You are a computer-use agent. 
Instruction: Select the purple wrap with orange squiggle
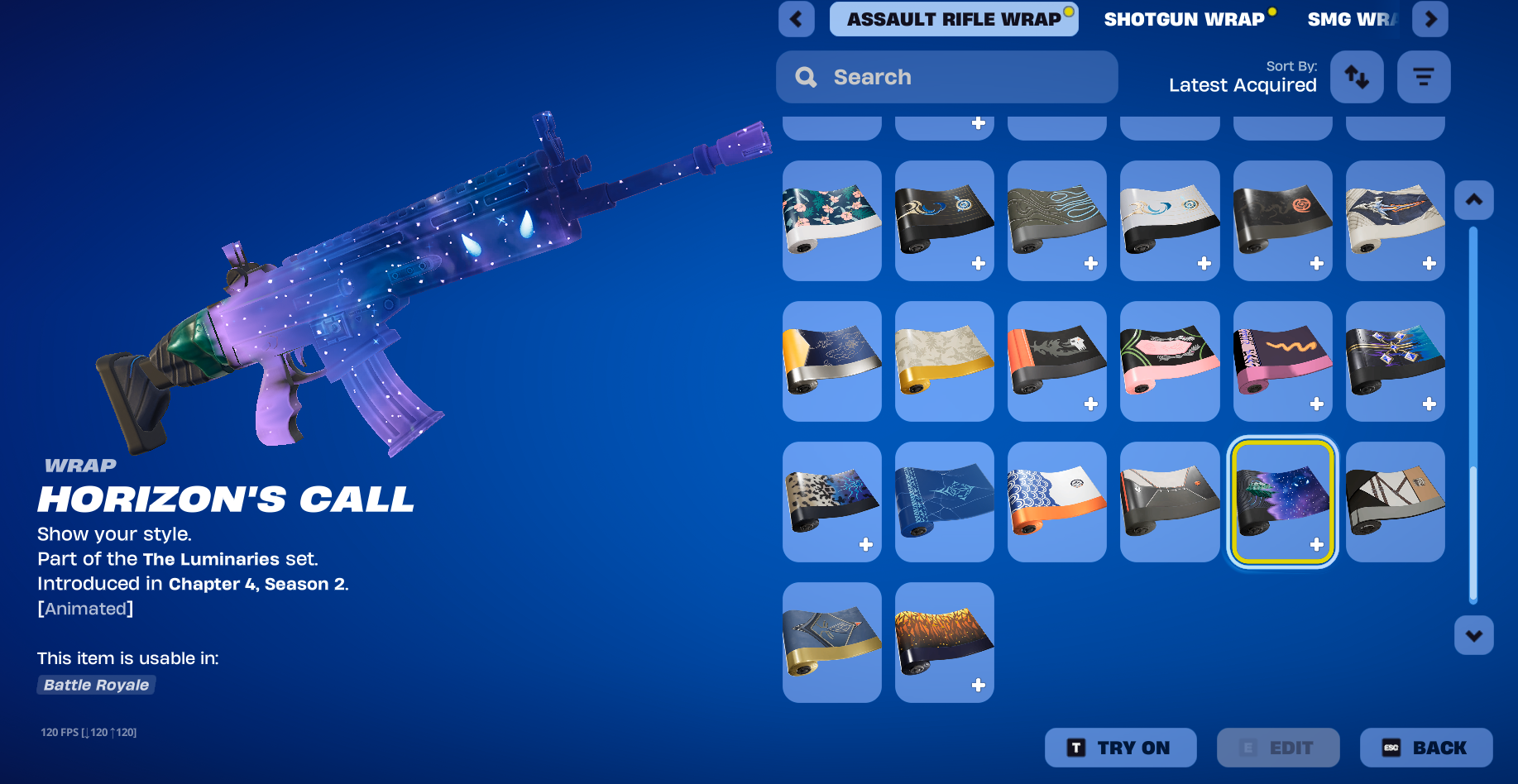(x=1282, y=361)
